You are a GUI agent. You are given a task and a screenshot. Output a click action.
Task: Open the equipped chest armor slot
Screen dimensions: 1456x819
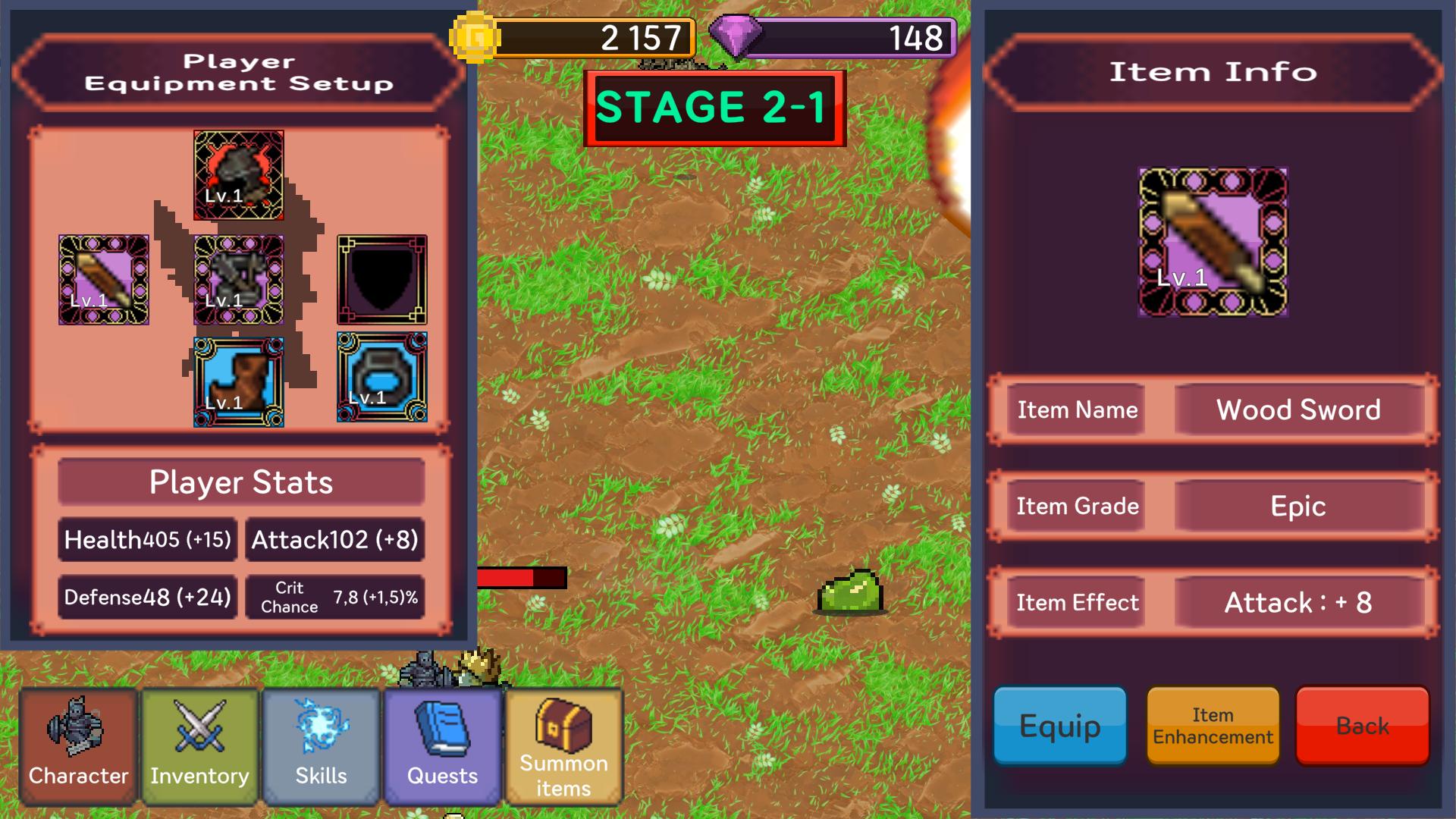coord(239,281)
